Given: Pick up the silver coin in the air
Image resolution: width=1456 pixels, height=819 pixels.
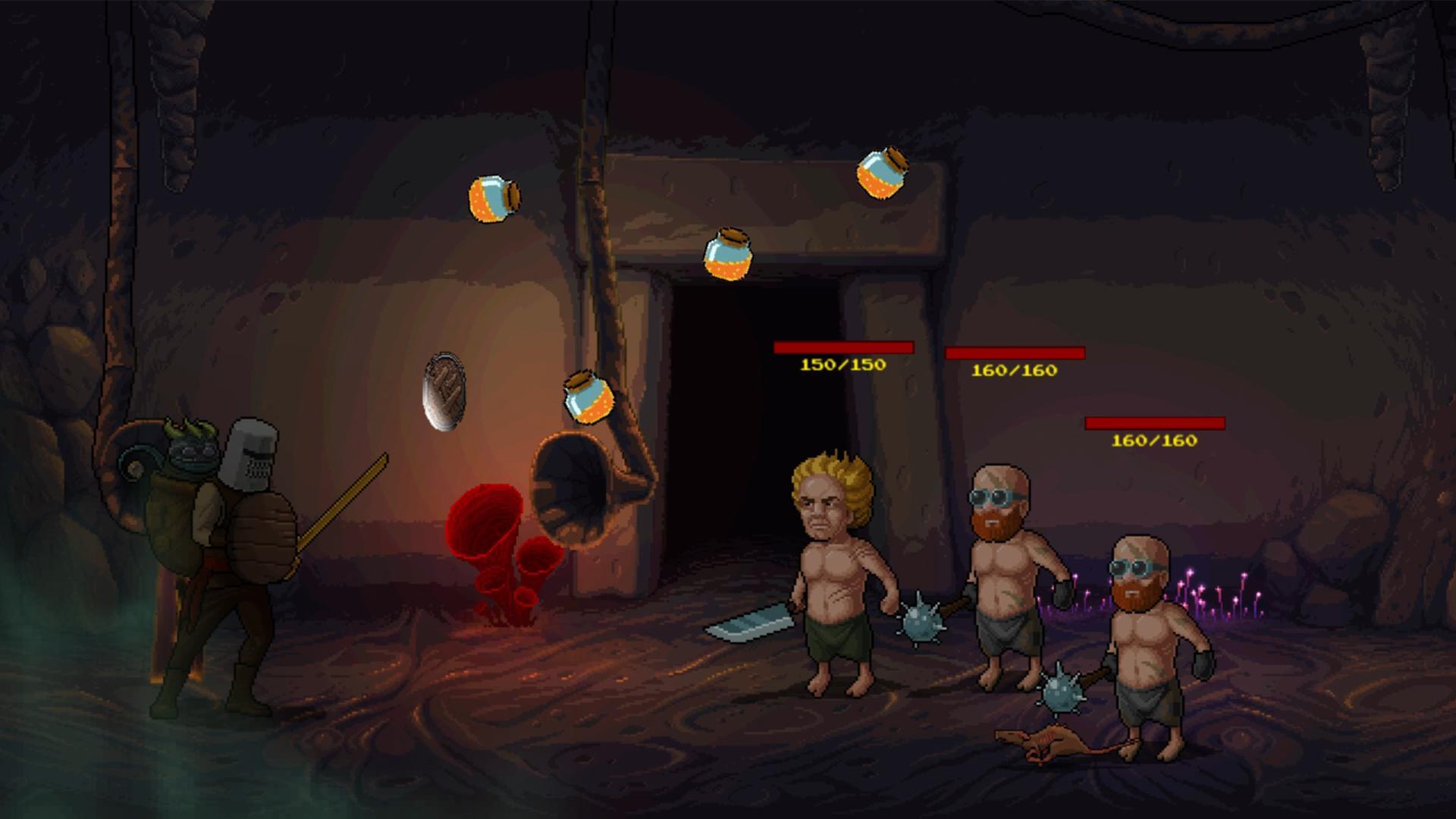Looking at the screenshot, I should 444,391.
